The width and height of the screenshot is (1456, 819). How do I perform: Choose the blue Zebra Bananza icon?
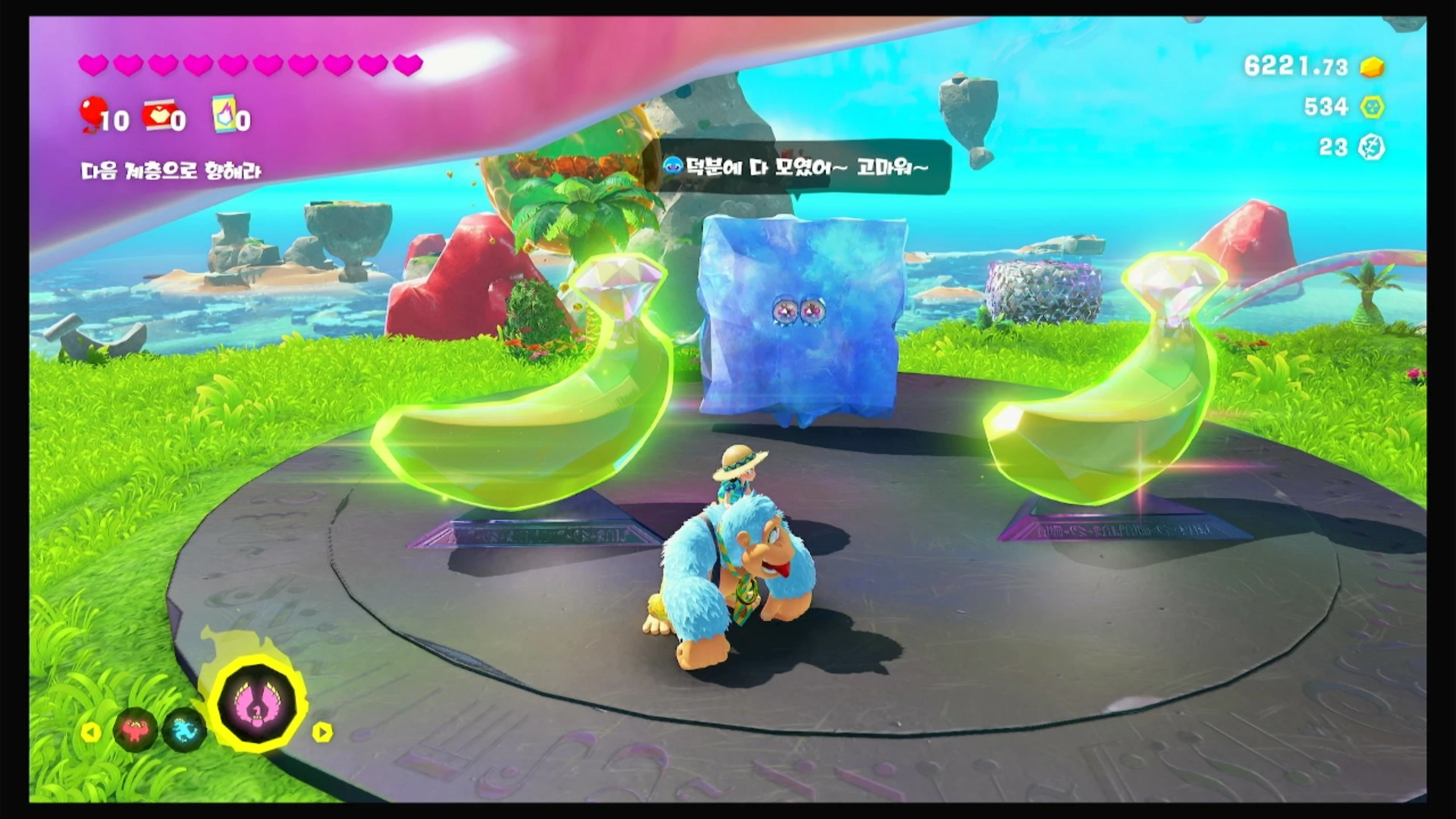click(183, 730)
